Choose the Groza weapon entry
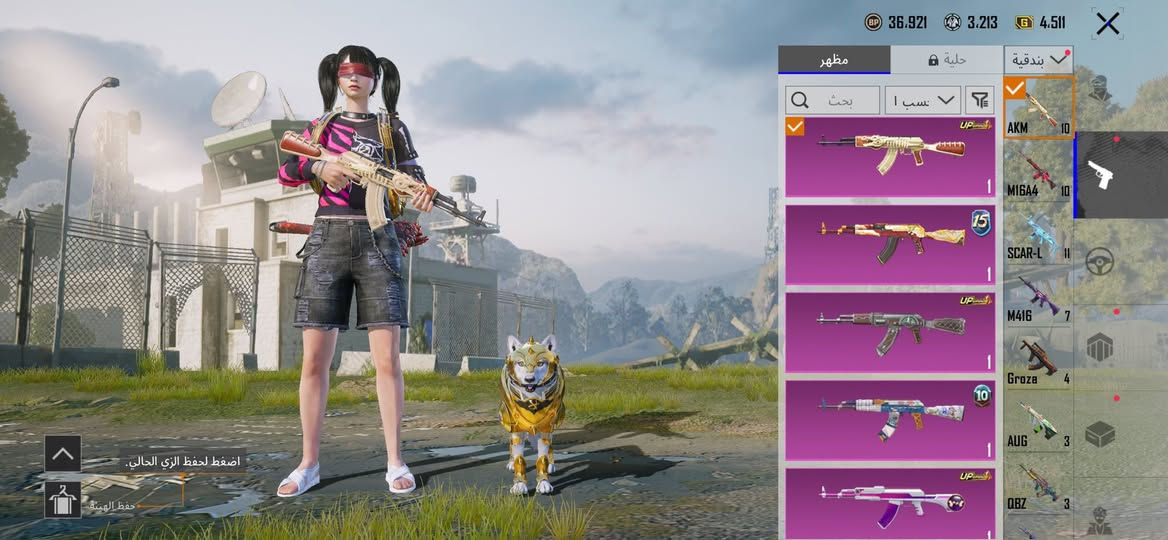This screenshot has height=540, width=1168. coord(1038,360)
